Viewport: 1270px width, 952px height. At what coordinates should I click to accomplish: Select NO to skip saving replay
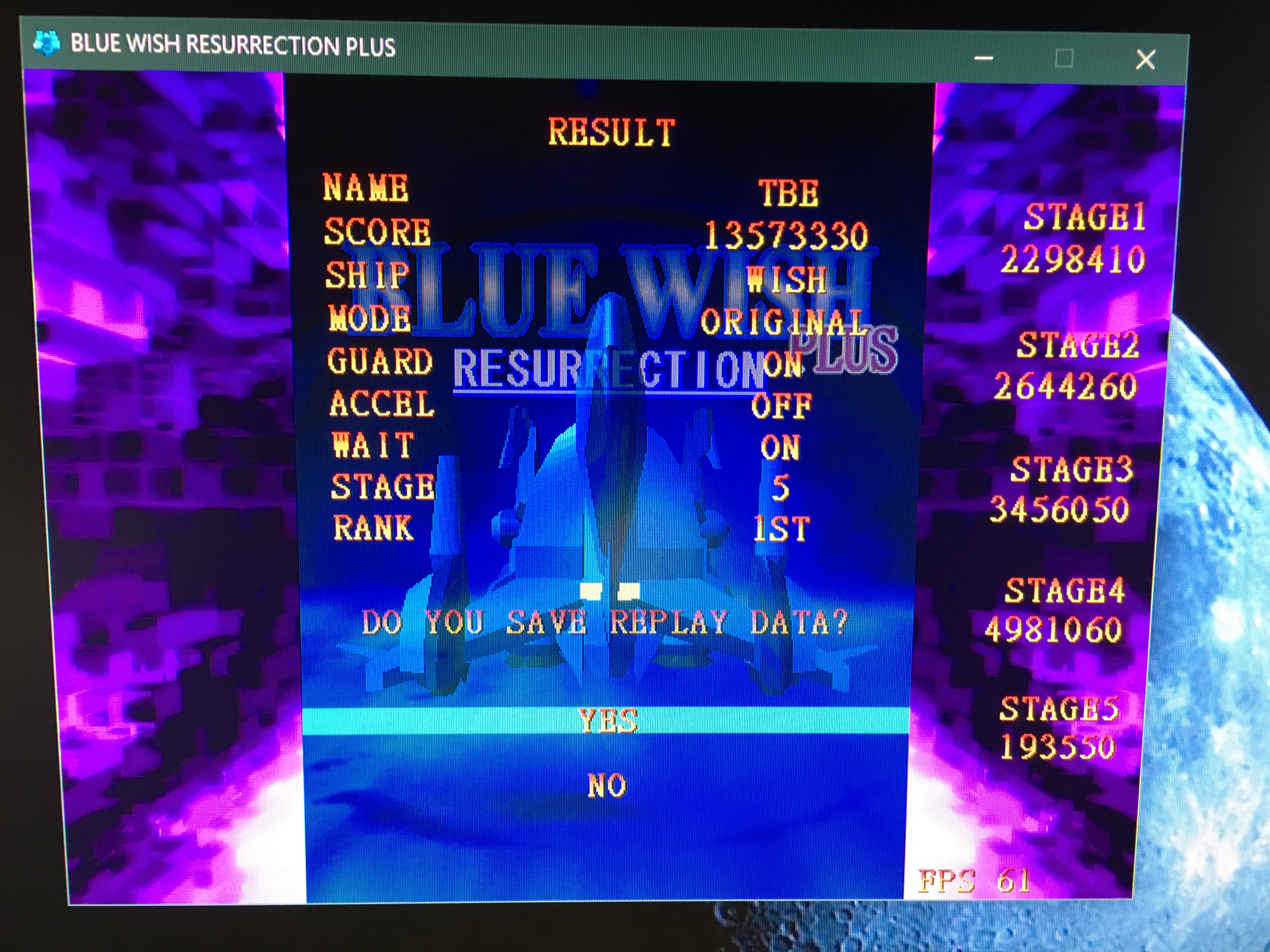pyautogui.click(x=606, y=785)
